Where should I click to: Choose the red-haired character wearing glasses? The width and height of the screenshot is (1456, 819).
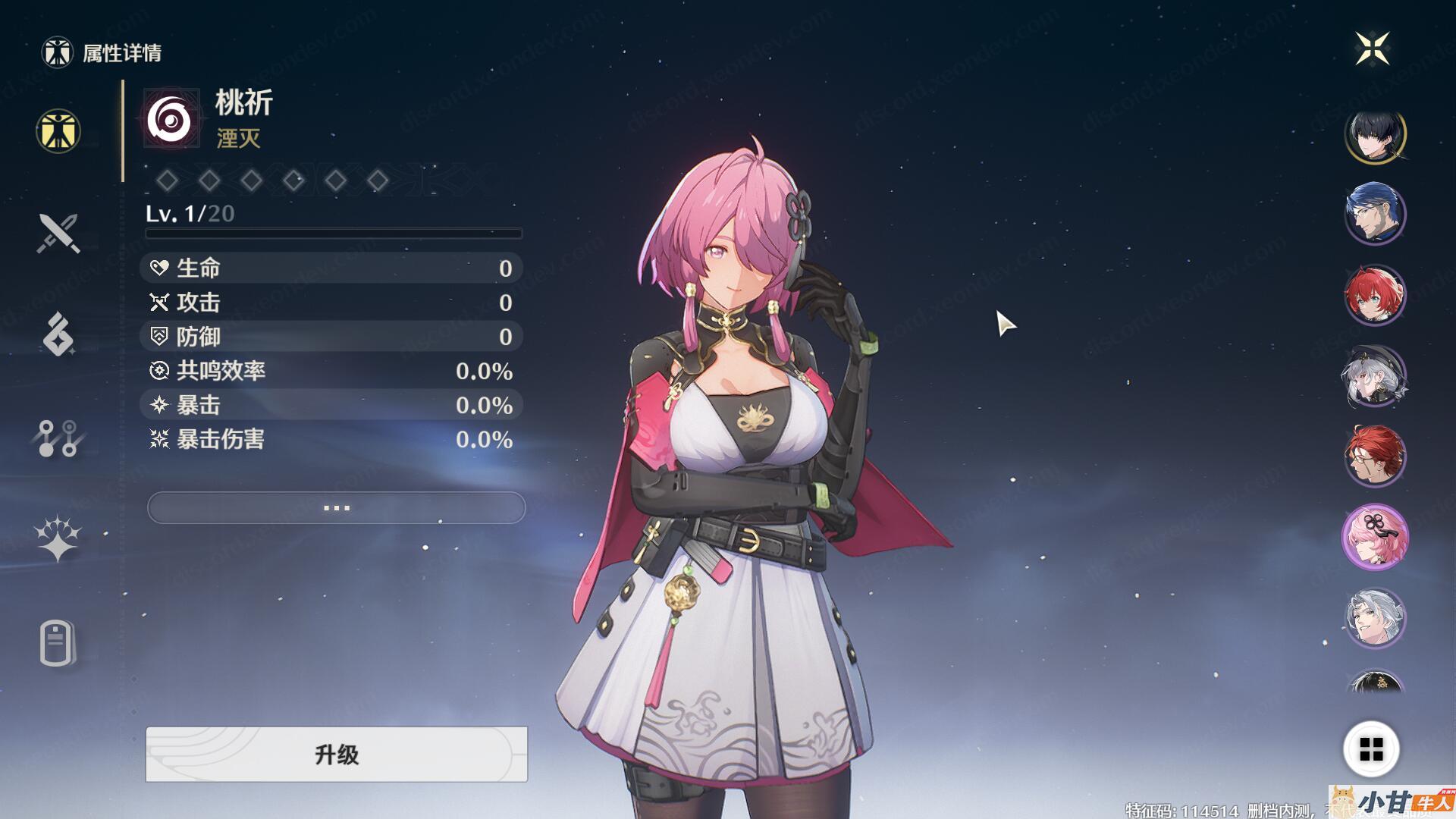1375,457
